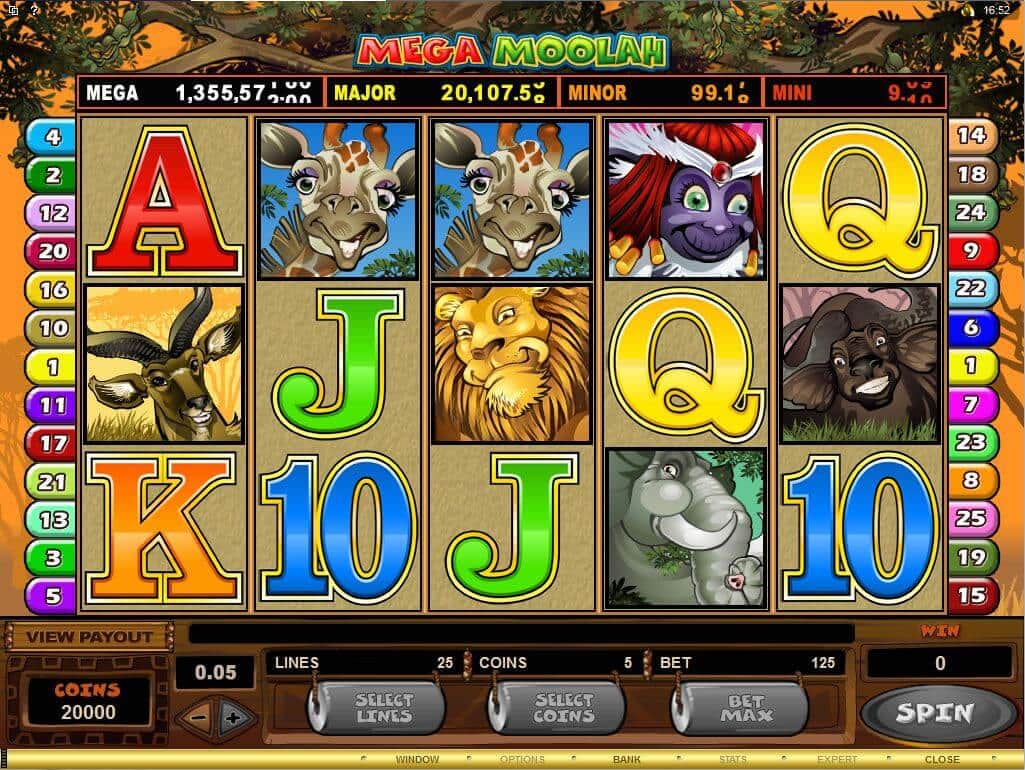Choose the Select Coins button
The height and width of the screenshot is (770, 1025).
(x=564, y=709)
